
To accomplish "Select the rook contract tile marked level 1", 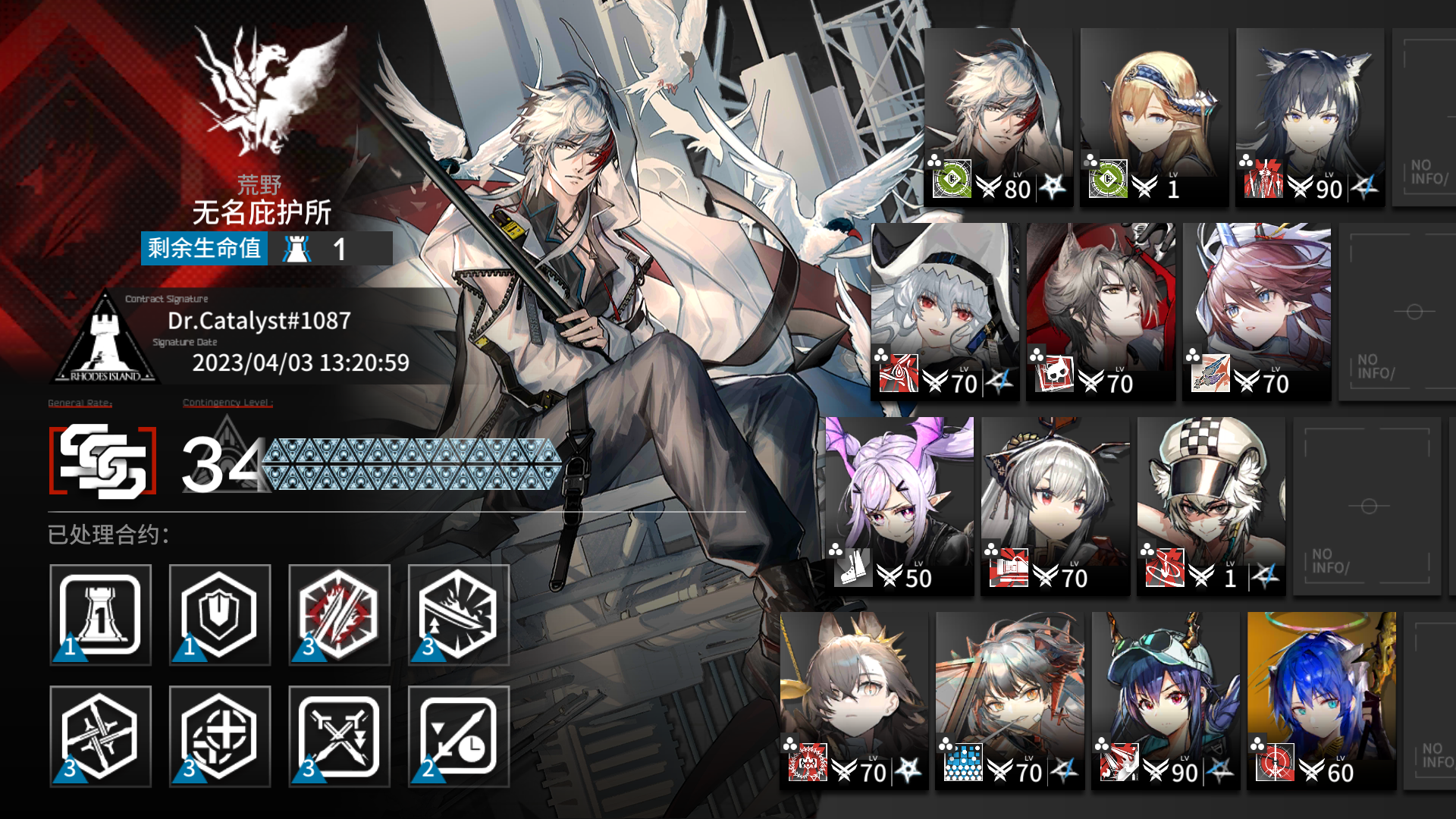I will [100, 615].
